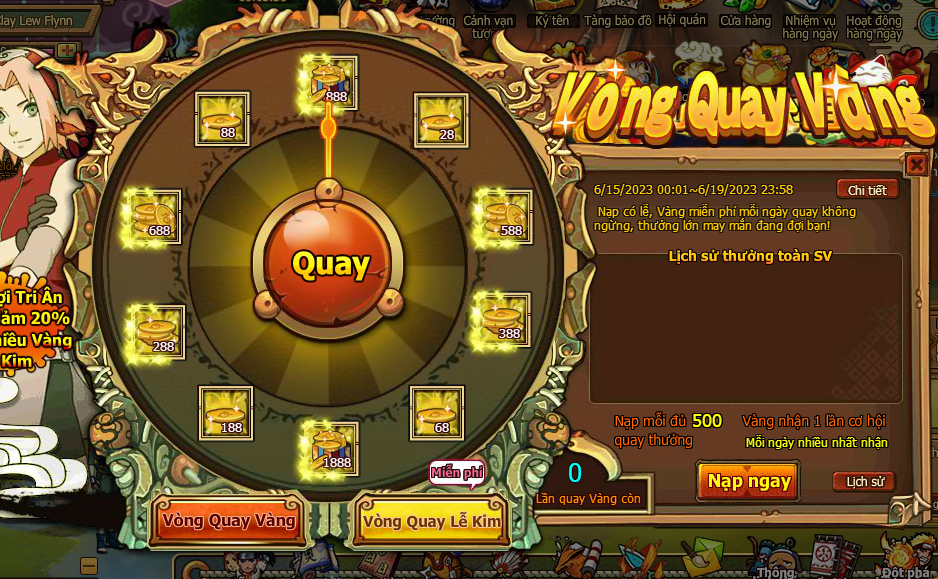The width and height of the screenshot is (938, 579).
Task: Select the 688 gold prize slot
Action: click(x=152, y=216)
